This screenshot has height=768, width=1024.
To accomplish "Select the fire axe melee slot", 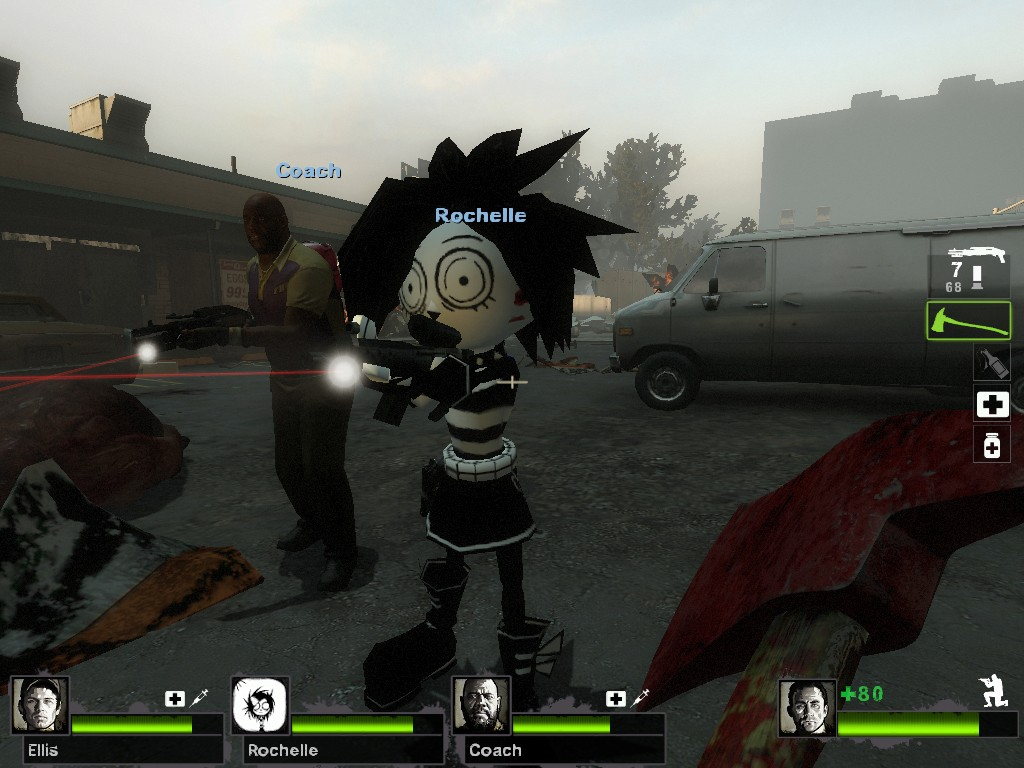I will tap(968, 321).
